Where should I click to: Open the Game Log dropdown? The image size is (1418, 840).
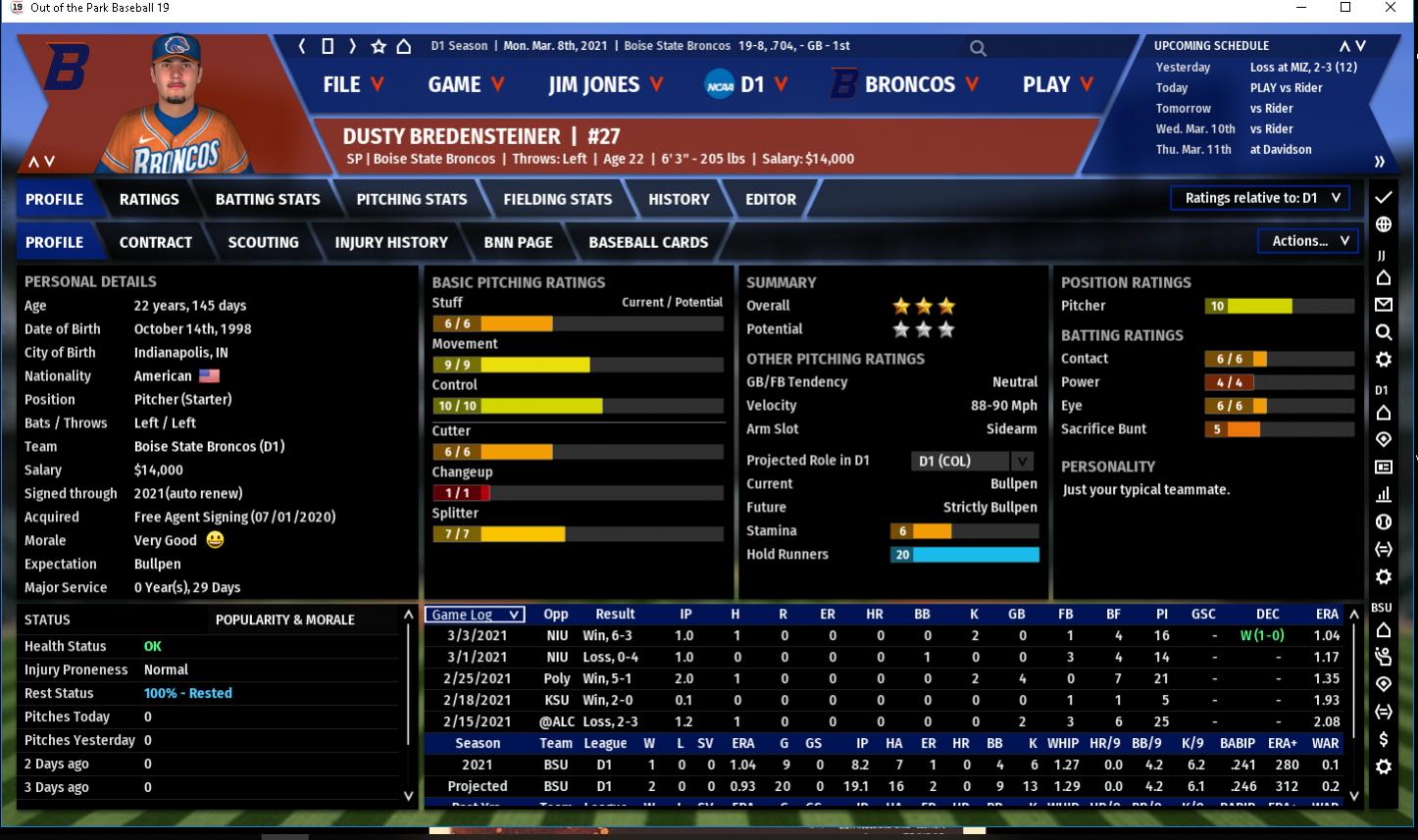point(475,615)
